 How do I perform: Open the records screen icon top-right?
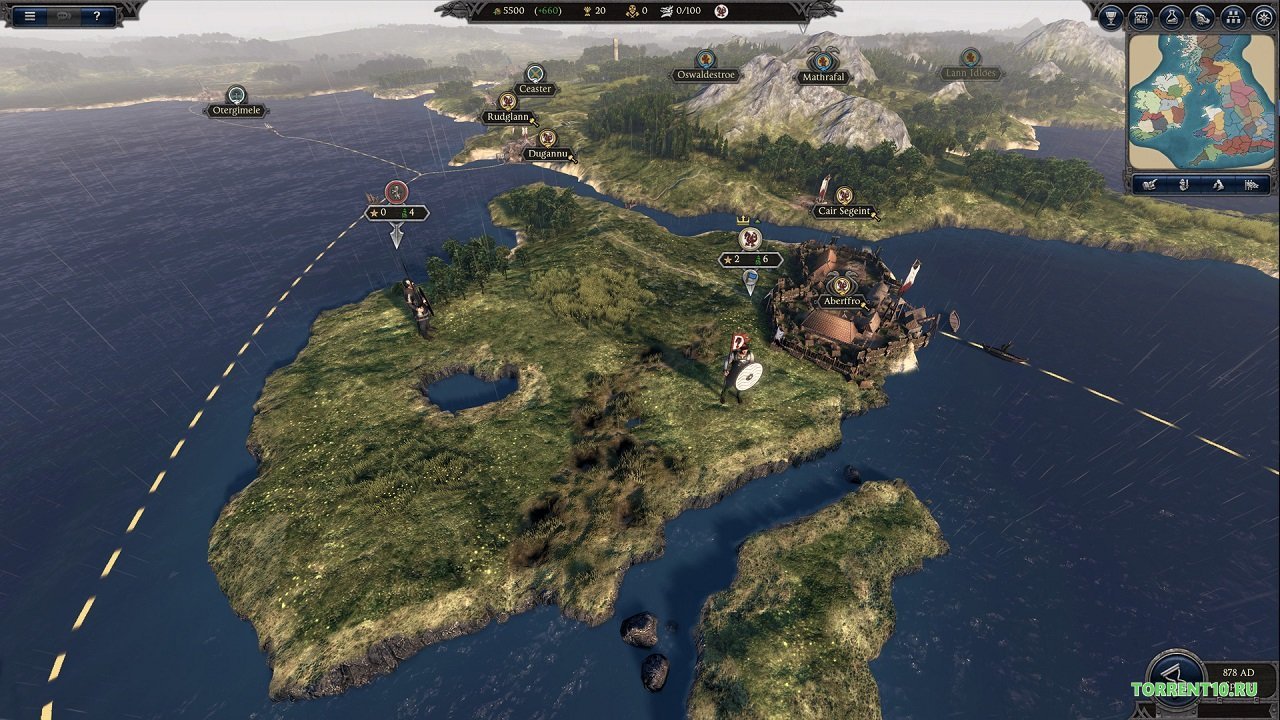point(1139,15)
